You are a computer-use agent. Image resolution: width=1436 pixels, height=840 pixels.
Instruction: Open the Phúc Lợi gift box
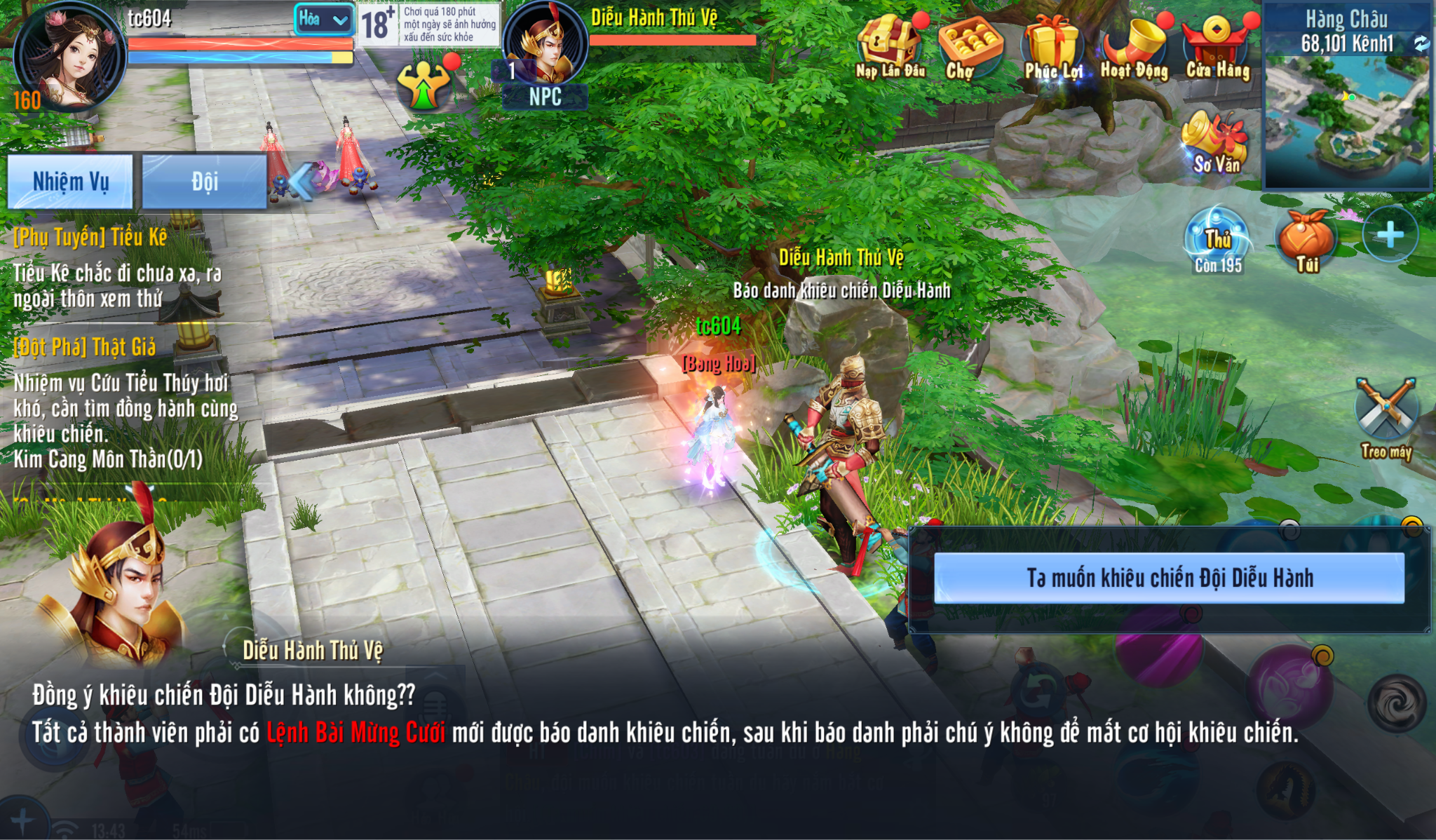pyautogui.click(x=1052, y=46)
